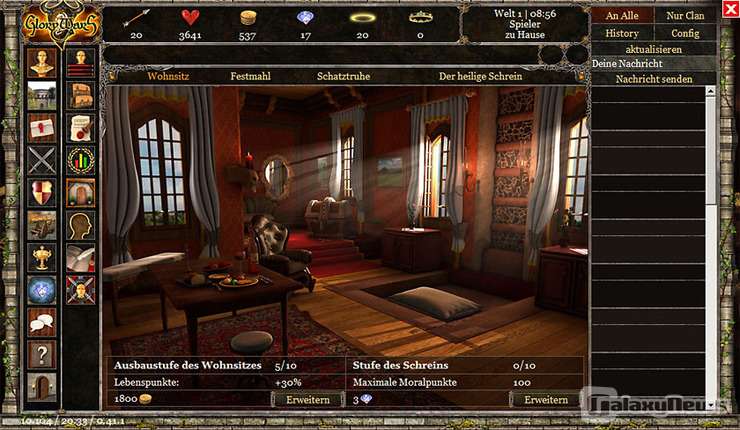Image resolution: width=740 pixels, height=430 pixels.
Task: Select the golden trophy icon
Action: click(42, 257)
